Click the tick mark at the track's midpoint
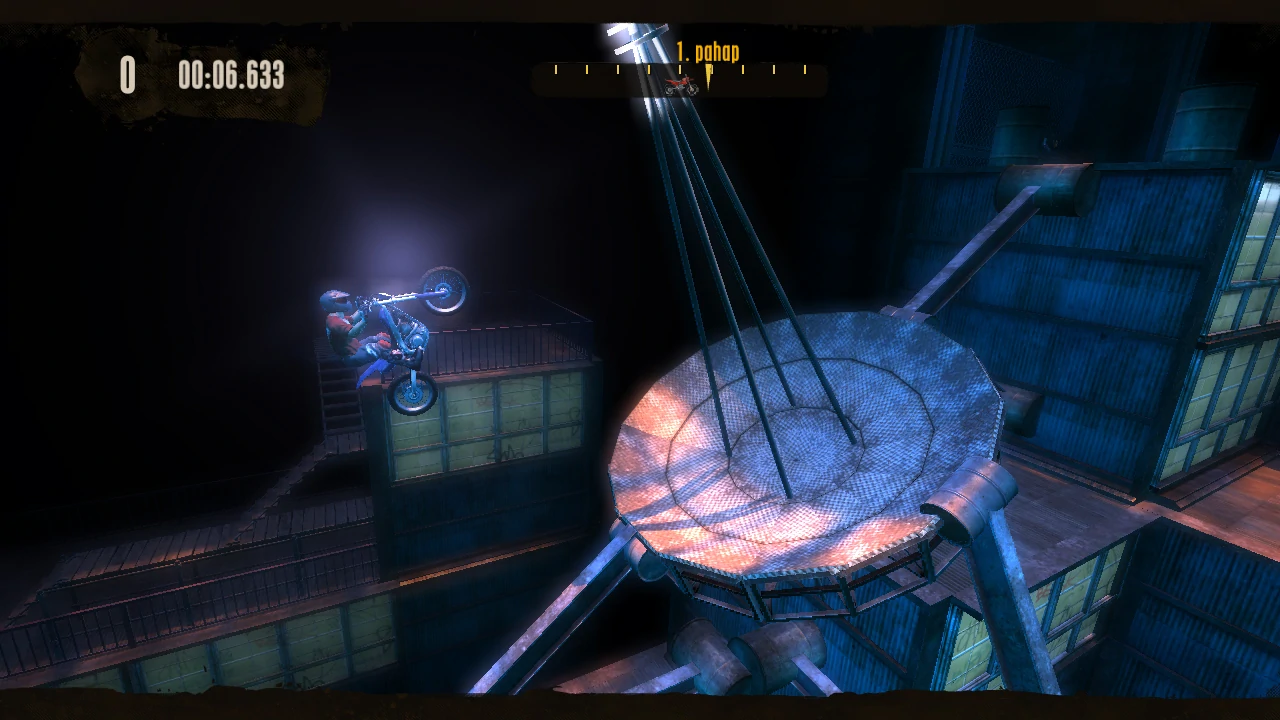Viewport: 1280px width, 720px height. coord(680,69)
